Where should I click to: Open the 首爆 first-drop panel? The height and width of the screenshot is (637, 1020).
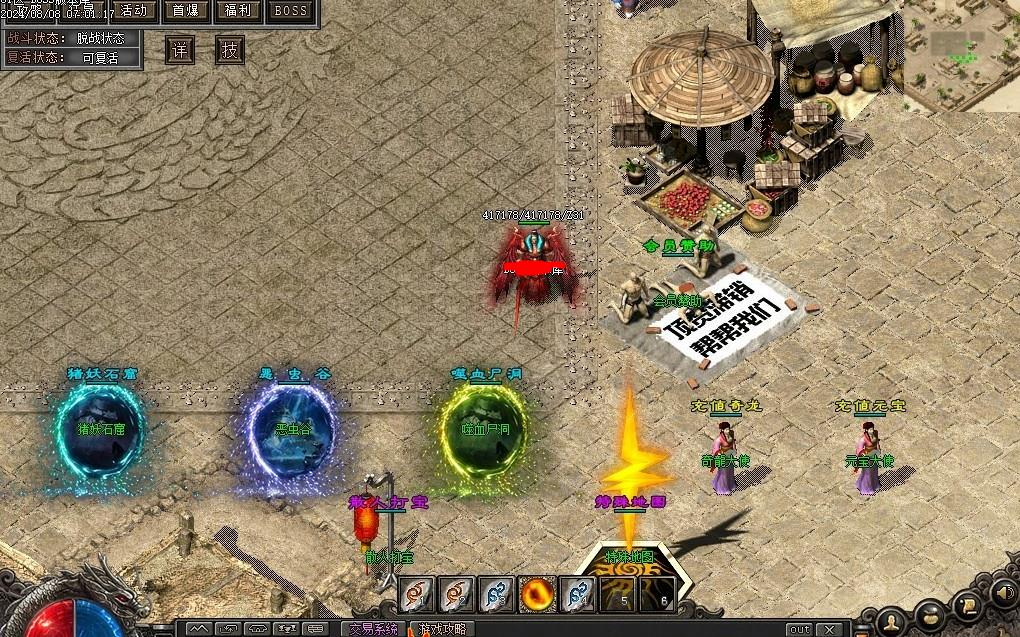point(186,11)
